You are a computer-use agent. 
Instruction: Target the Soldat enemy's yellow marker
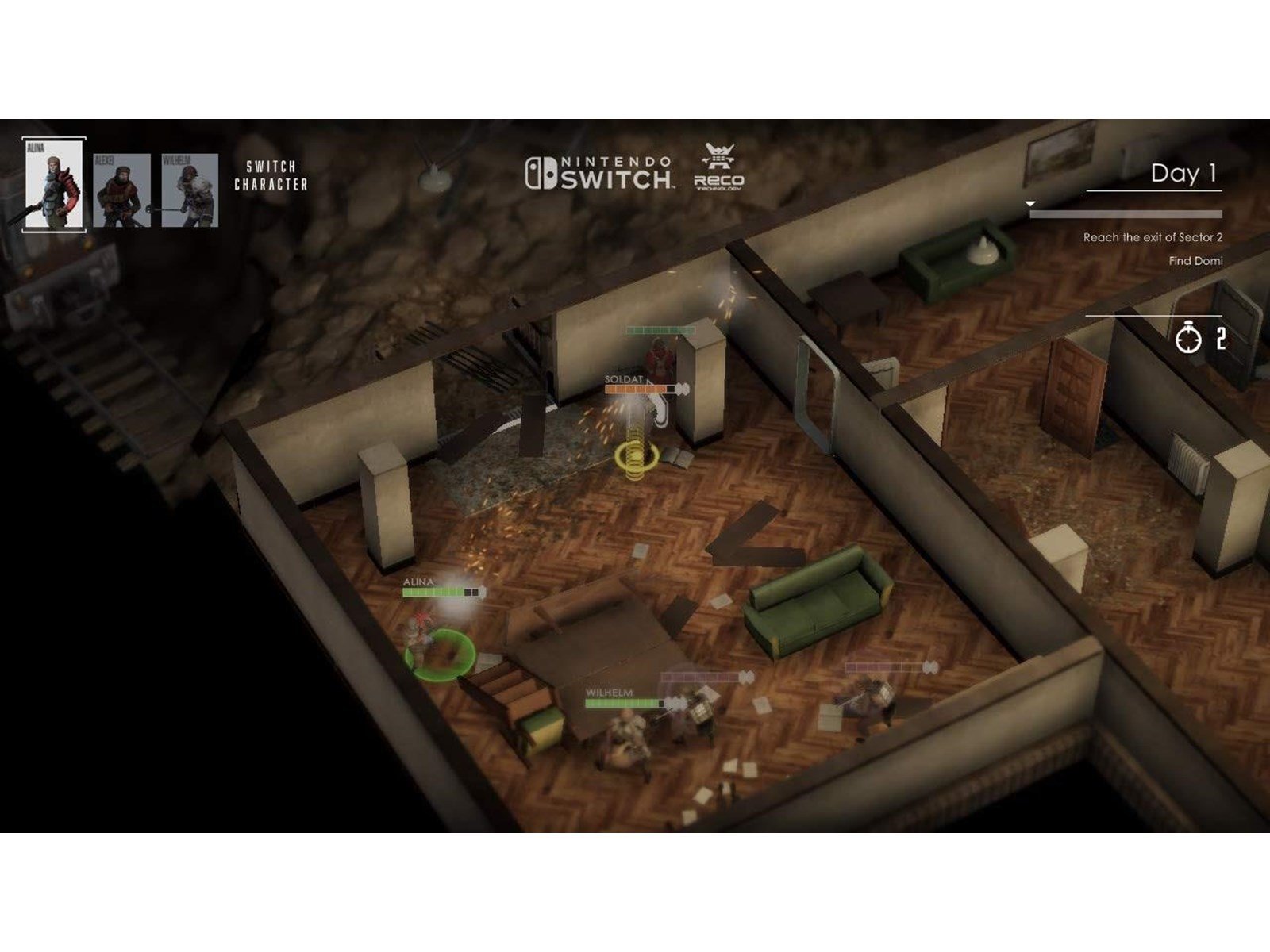pos(636,456)
